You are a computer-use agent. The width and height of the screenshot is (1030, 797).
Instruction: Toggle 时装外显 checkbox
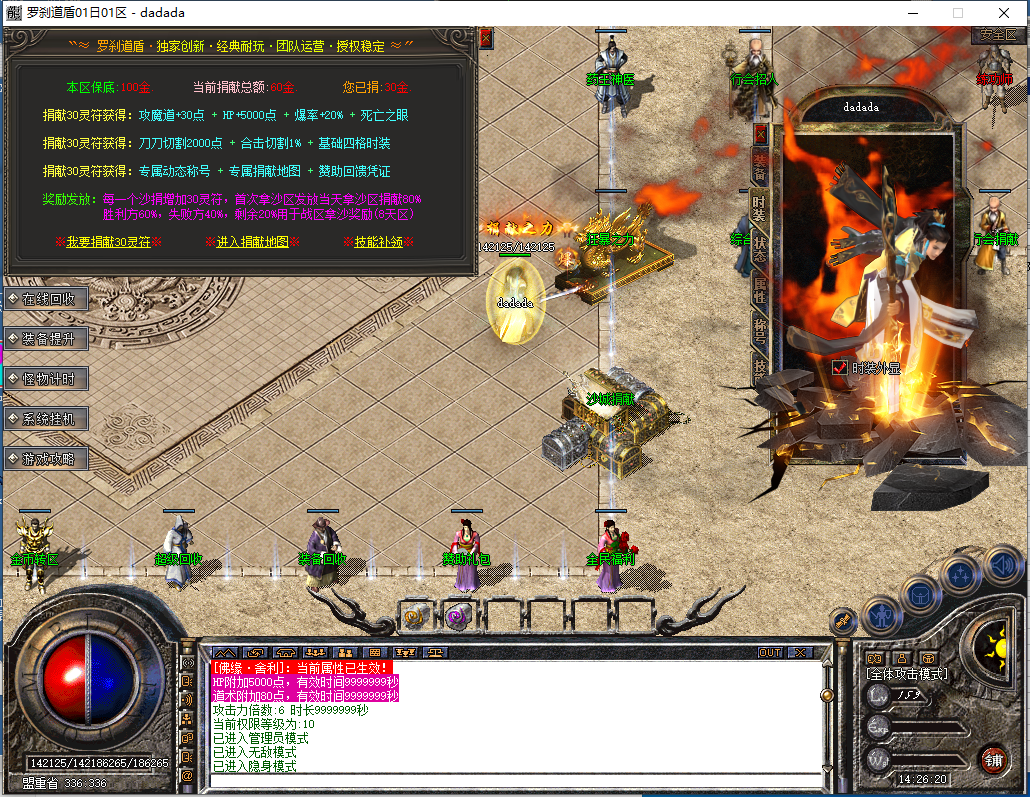pos(840,368)
